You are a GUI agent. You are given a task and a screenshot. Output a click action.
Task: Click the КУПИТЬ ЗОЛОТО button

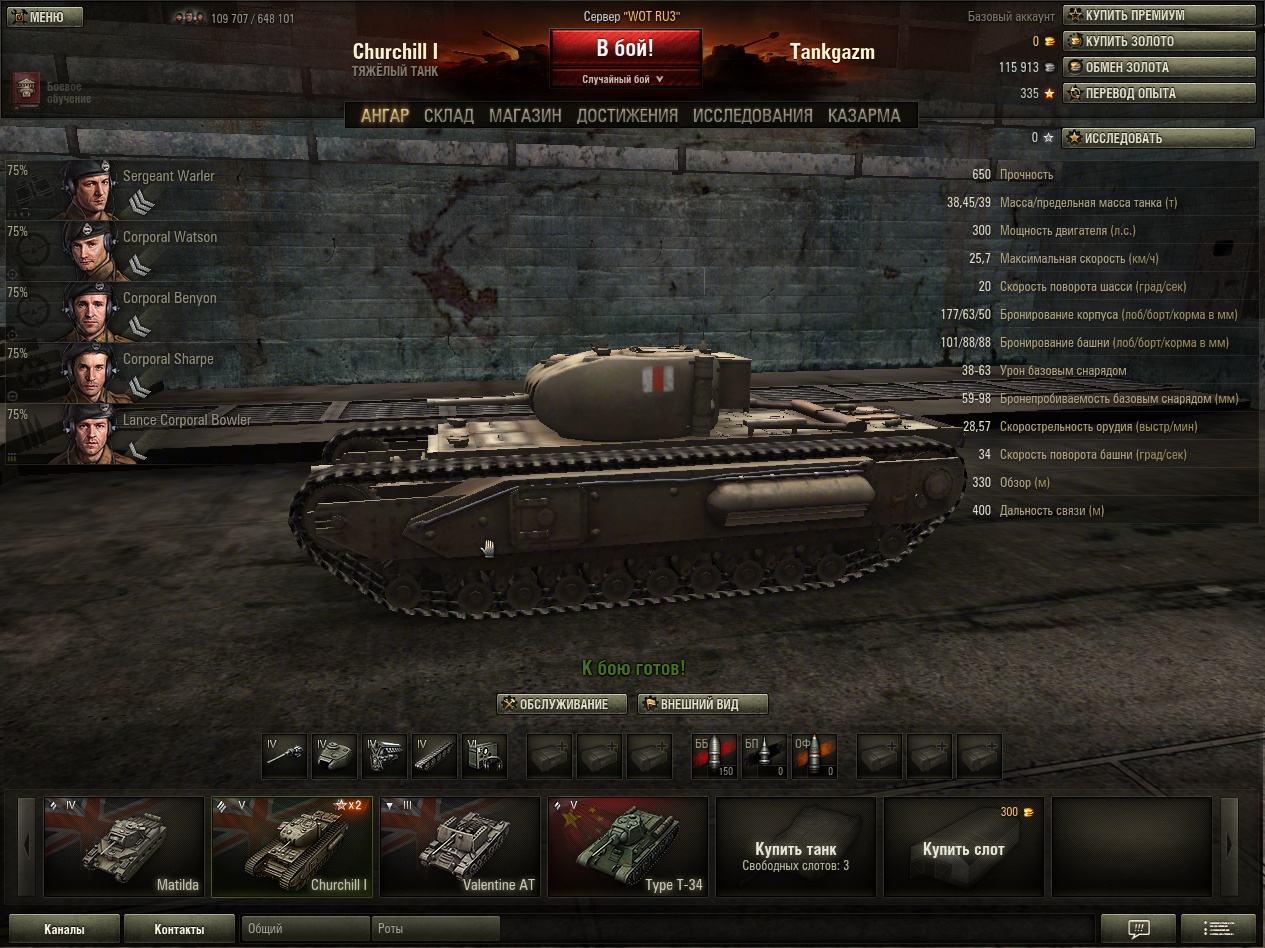click(1158, 42)
